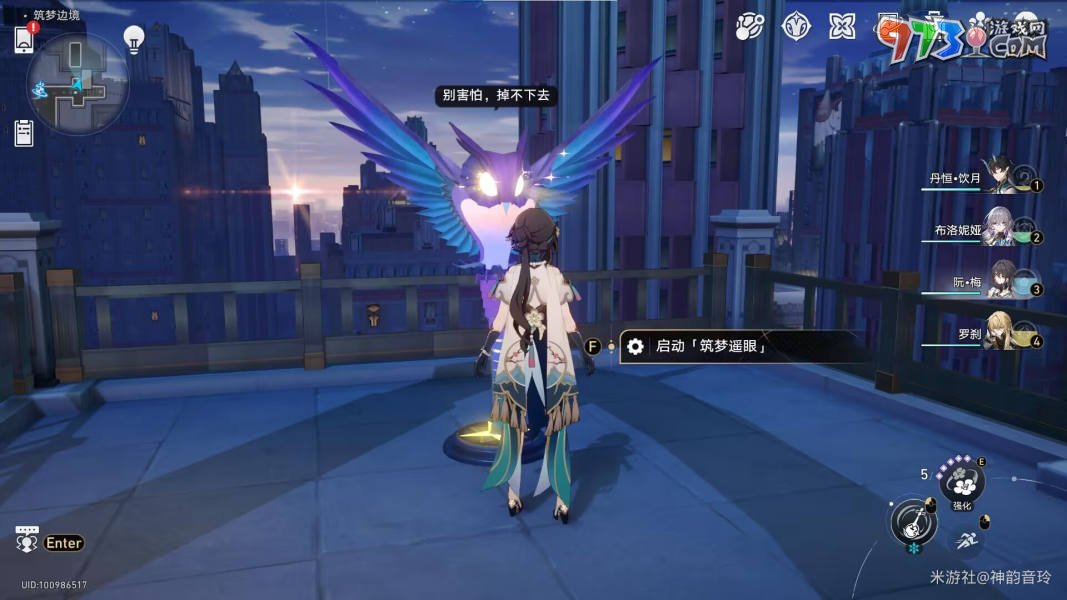1067x600 pixels.
Task: Trigger the instrument basic attack icon
Action: pyautogui.click(x=912, y=520)
